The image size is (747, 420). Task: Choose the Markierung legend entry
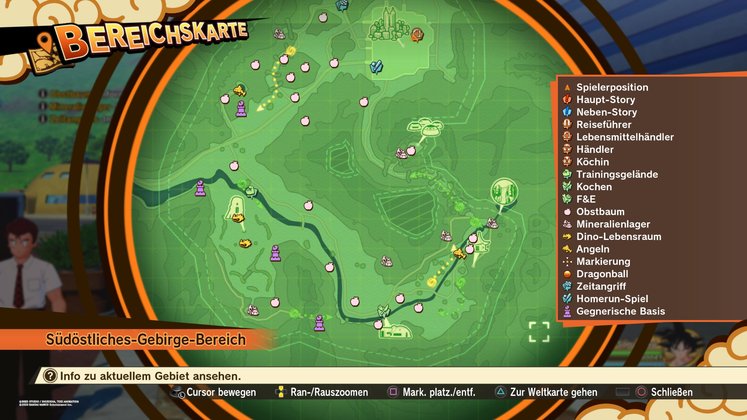click(x=603, y=261)
